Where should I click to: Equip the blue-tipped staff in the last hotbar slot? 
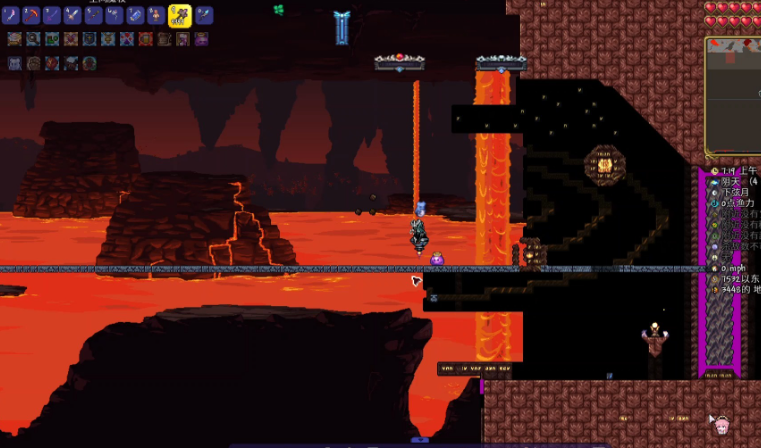pyautogui.click(x=204, y=15)
